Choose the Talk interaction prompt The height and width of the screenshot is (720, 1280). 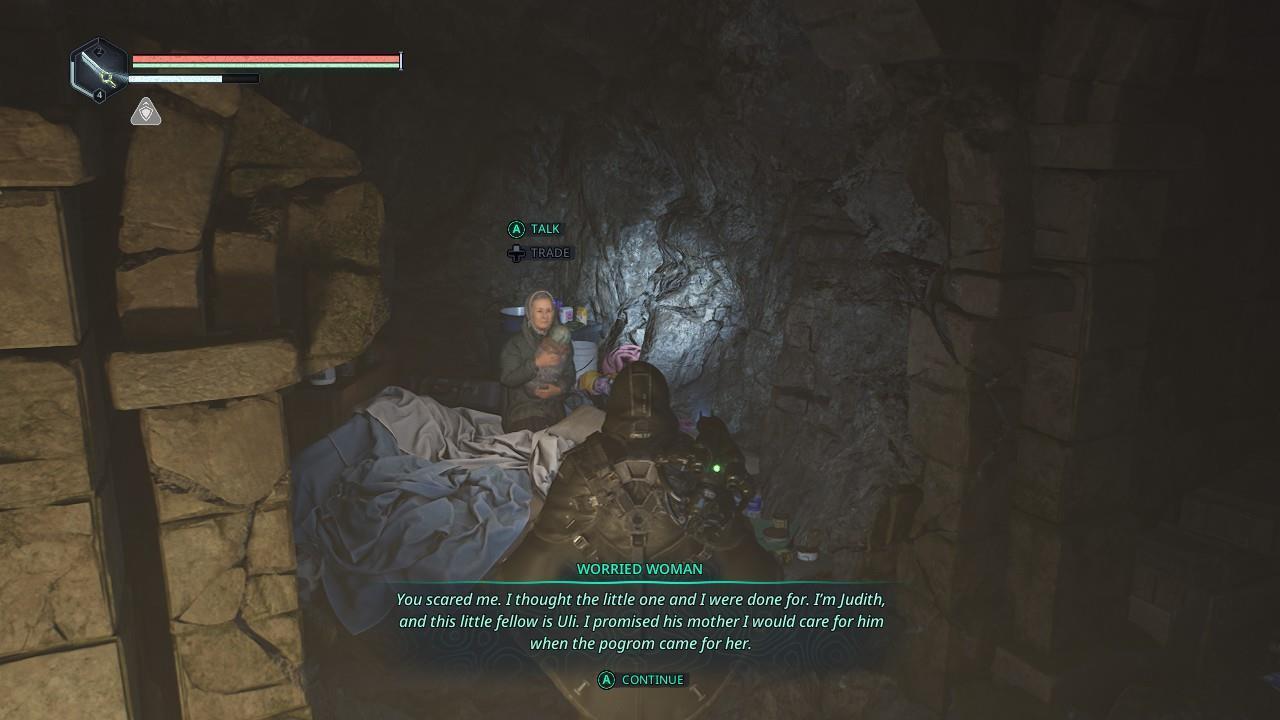pyautogui.click(x=534, y=229)
